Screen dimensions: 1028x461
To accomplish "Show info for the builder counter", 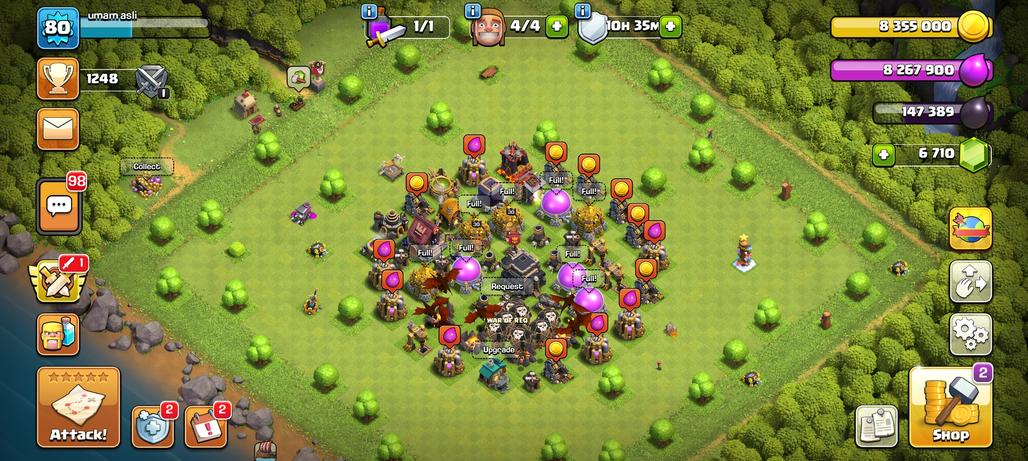I will click(x=472, y=11).
